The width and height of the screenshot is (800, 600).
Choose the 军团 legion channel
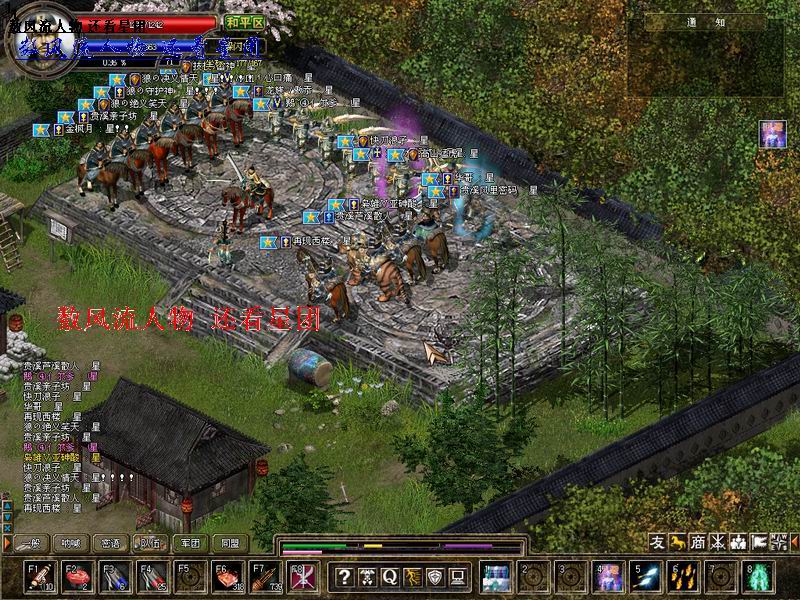tap(190, 543)
